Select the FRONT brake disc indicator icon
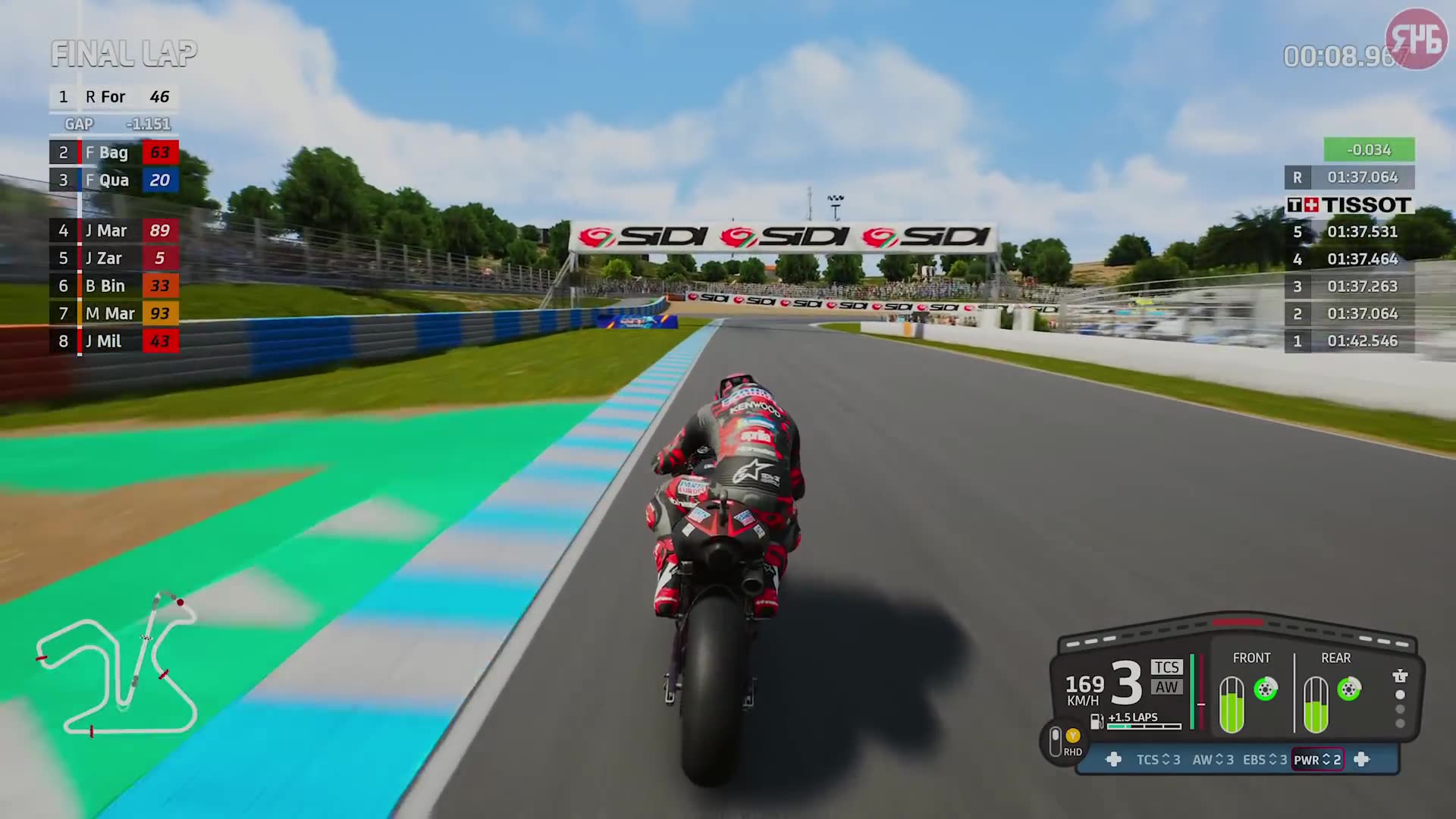Screen dimensions: 1456x819 pyautogui.click(x=1266, y=688)
